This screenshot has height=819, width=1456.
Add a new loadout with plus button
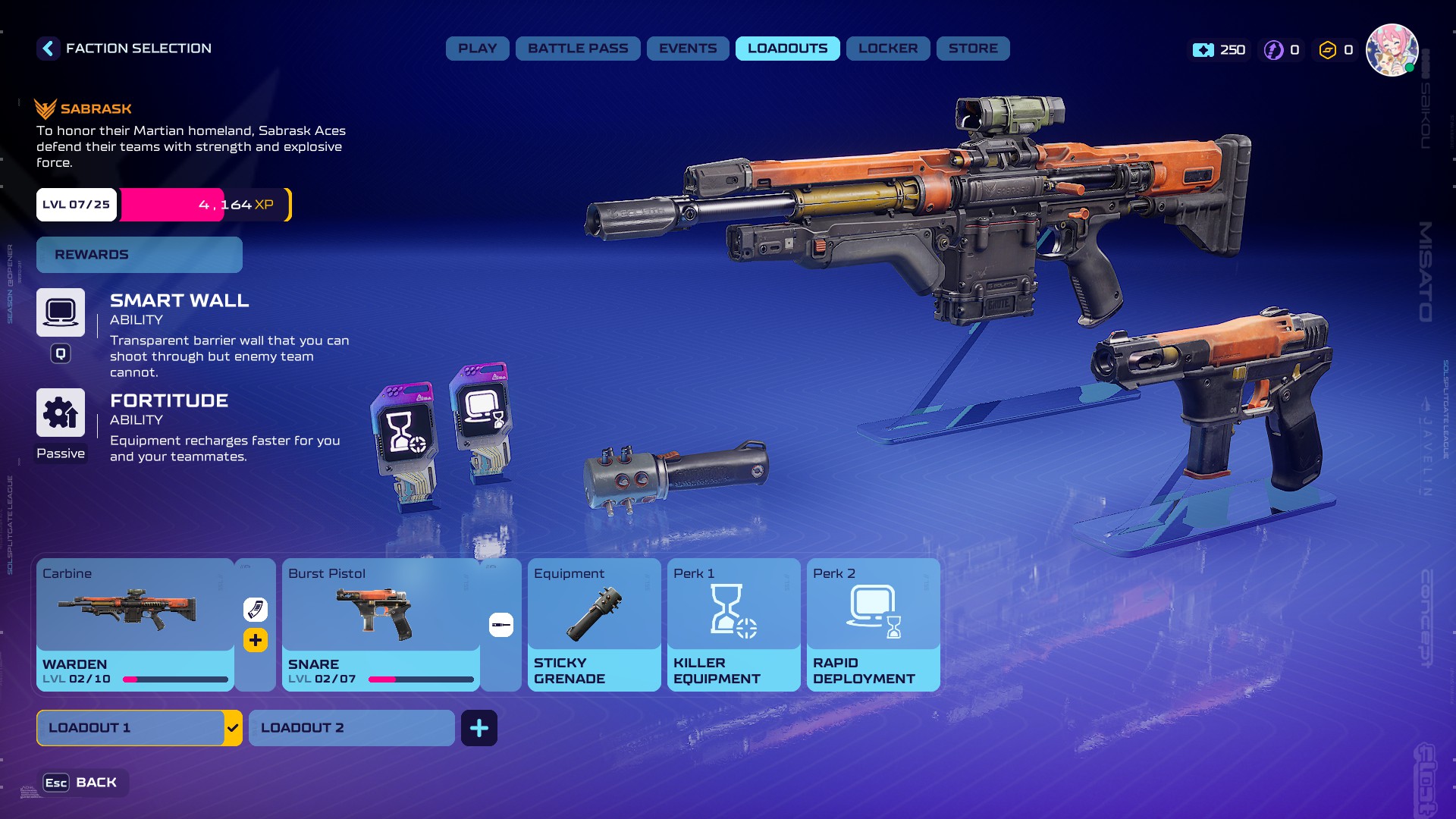point(479,728)
